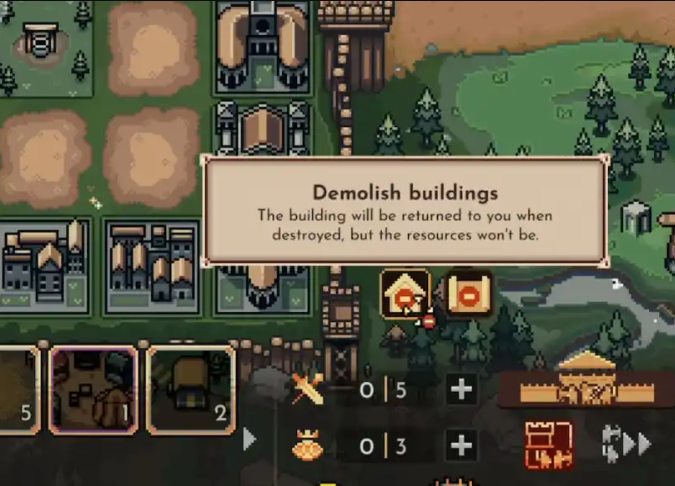Expand the small arrow beside building cards
The image size is (675, 486).
250,439
